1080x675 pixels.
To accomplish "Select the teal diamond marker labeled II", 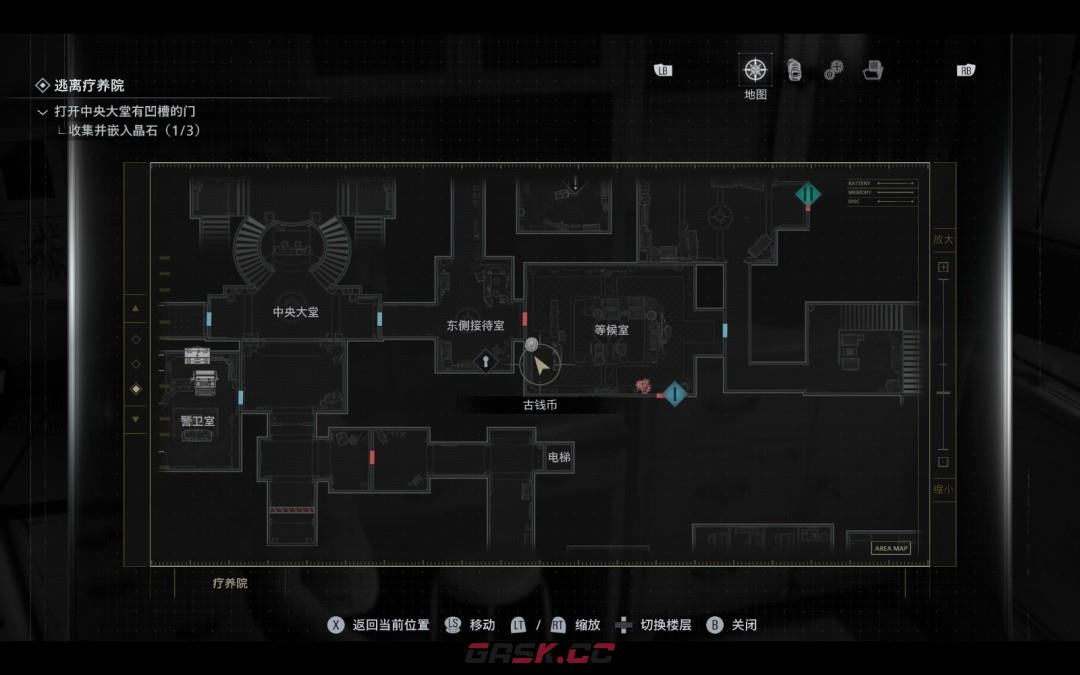I will pyautogui.click(x=808, y=194).
